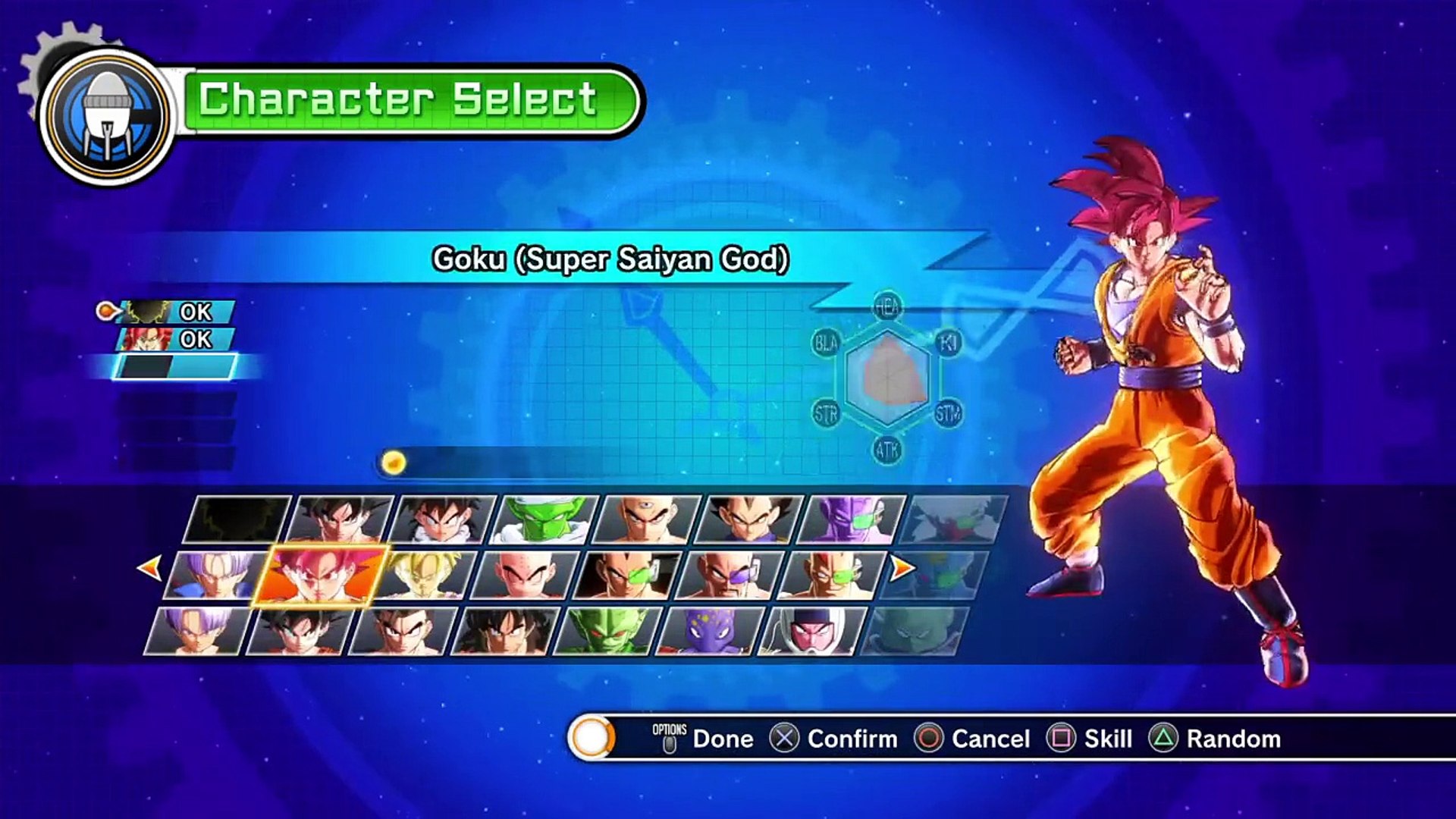Choose the highlighted Super Saiyan God Goku tile
Screen dimensions: 1456x819
[319, 576]
